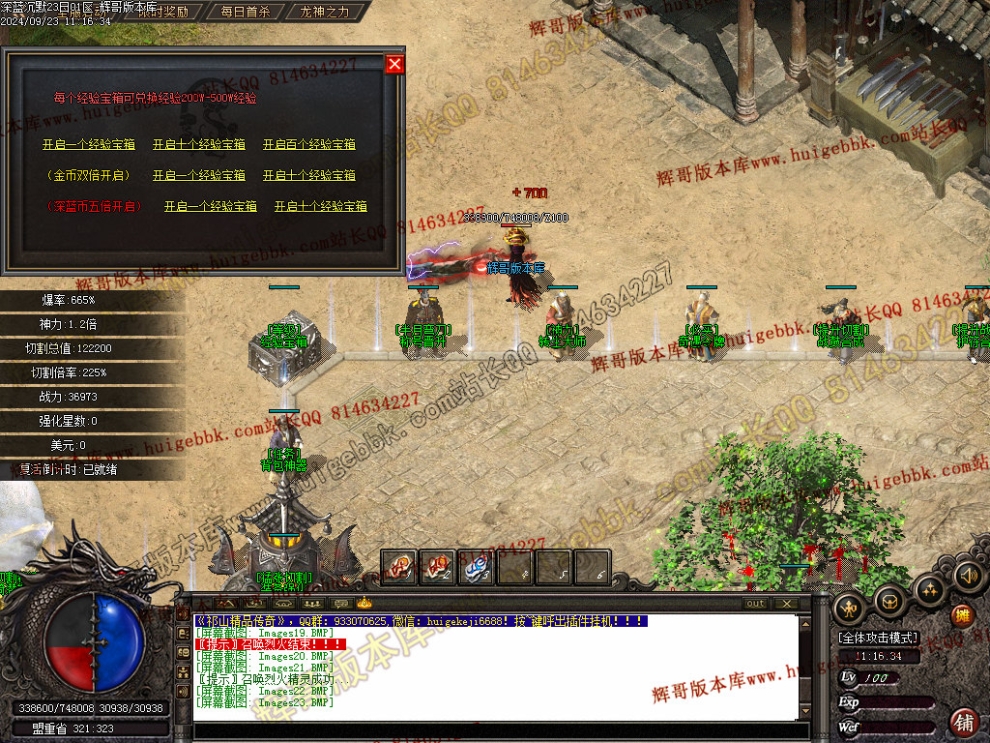Open ten chests from the 金币双倍开启 row

[x=309, y=175]
